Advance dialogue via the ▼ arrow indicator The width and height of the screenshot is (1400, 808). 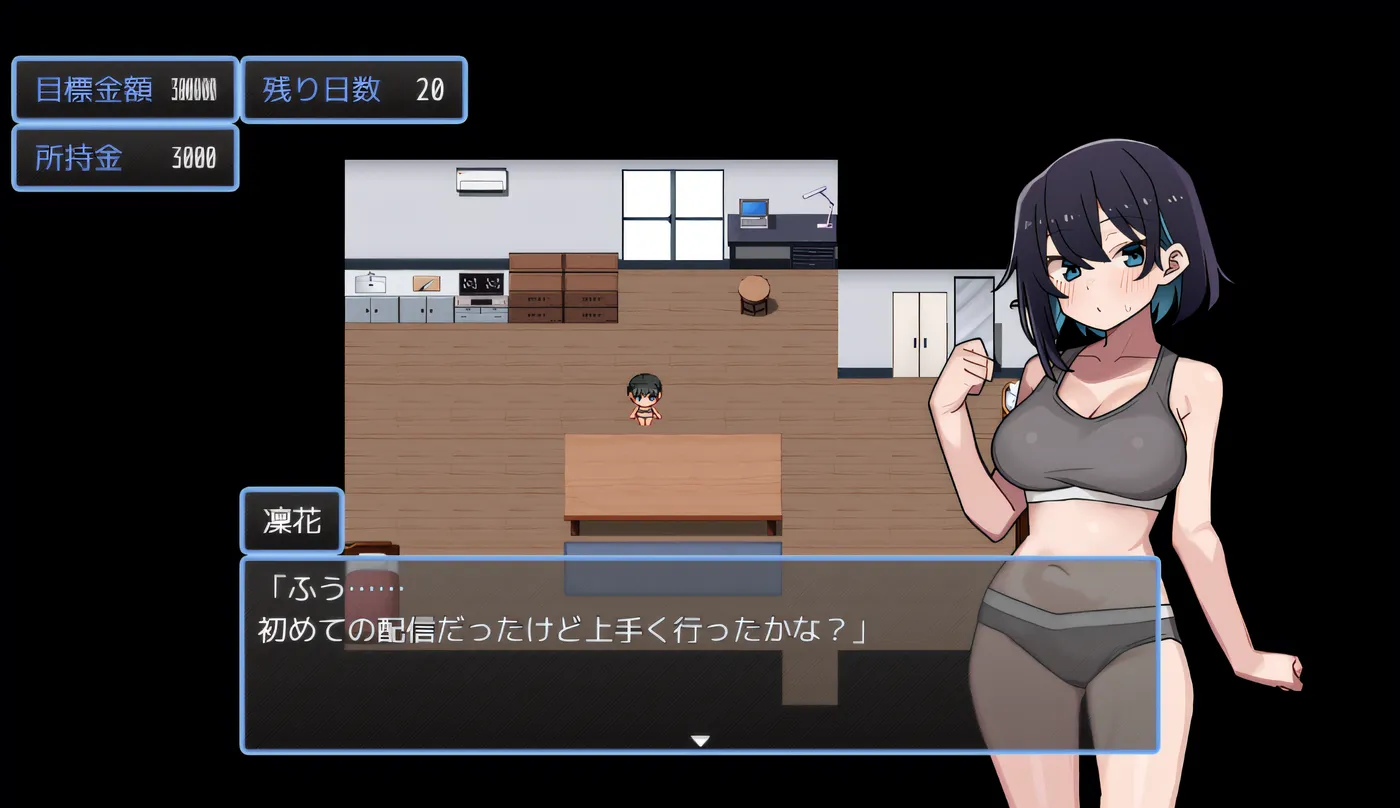coord(699,740)
